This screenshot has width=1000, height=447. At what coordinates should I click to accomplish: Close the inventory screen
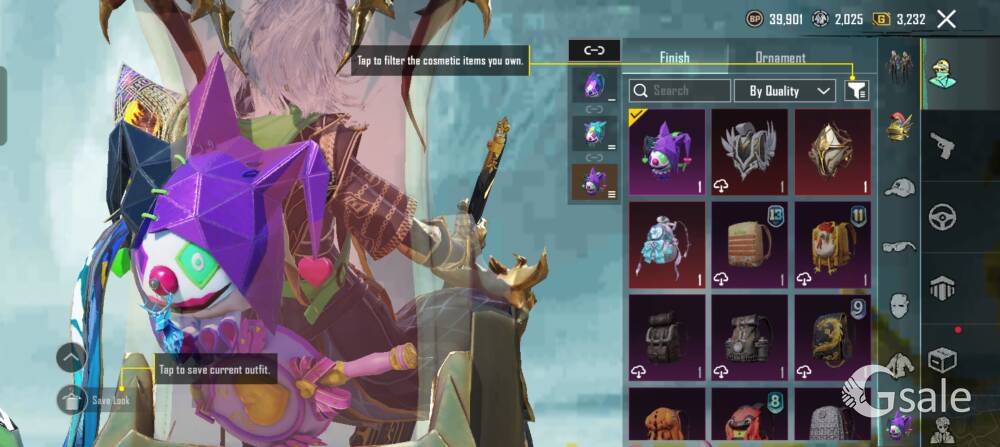point(946,18)
